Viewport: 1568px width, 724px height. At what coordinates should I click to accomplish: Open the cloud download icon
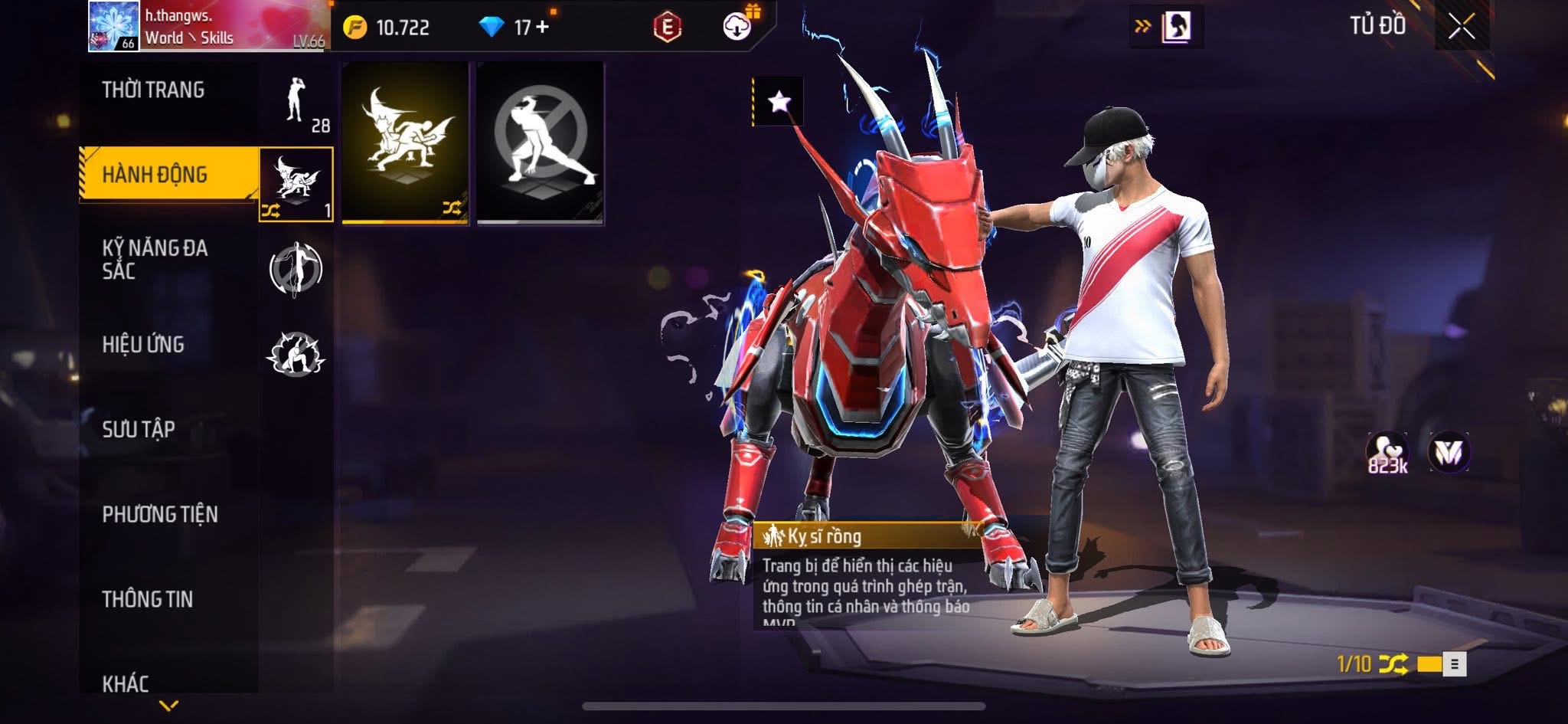click(737, 28)
